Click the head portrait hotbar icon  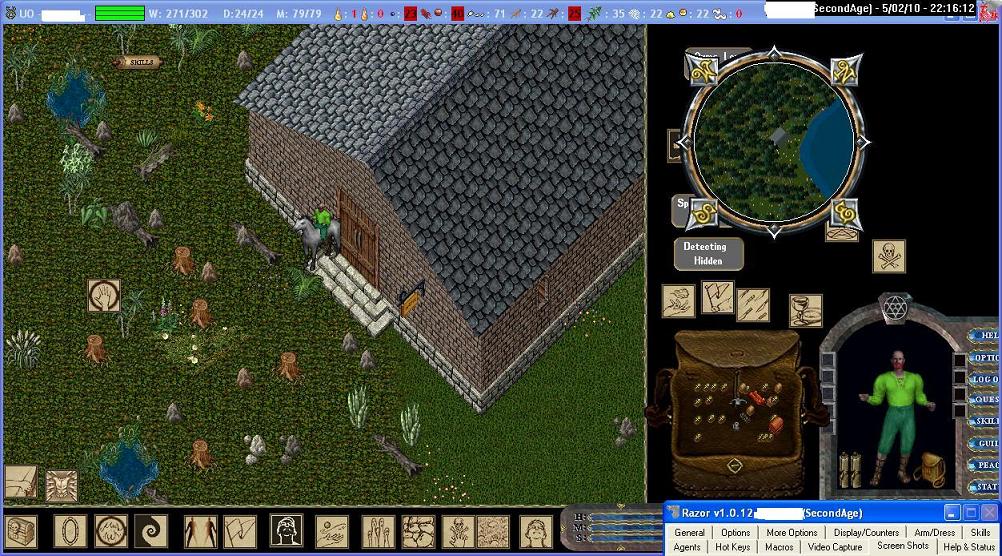(x=287, y=531)
